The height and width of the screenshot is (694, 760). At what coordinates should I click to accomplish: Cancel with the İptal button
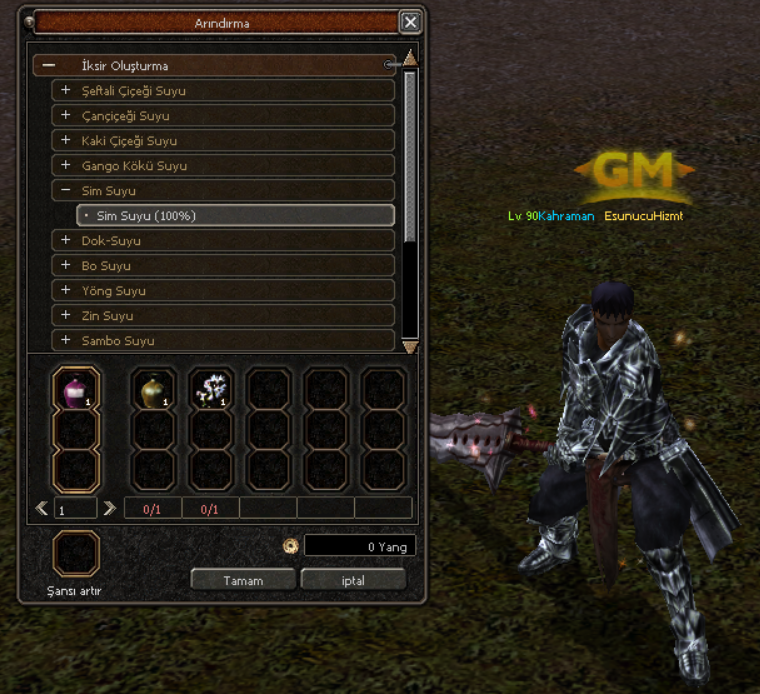[x=353, y=580]
